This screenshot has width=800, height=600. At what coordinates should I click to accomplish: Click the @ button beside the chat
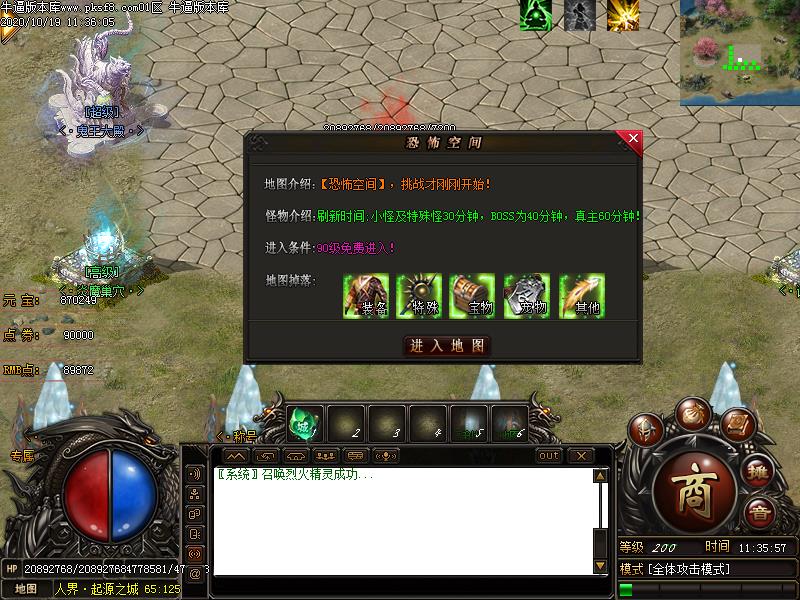point(194,574)
